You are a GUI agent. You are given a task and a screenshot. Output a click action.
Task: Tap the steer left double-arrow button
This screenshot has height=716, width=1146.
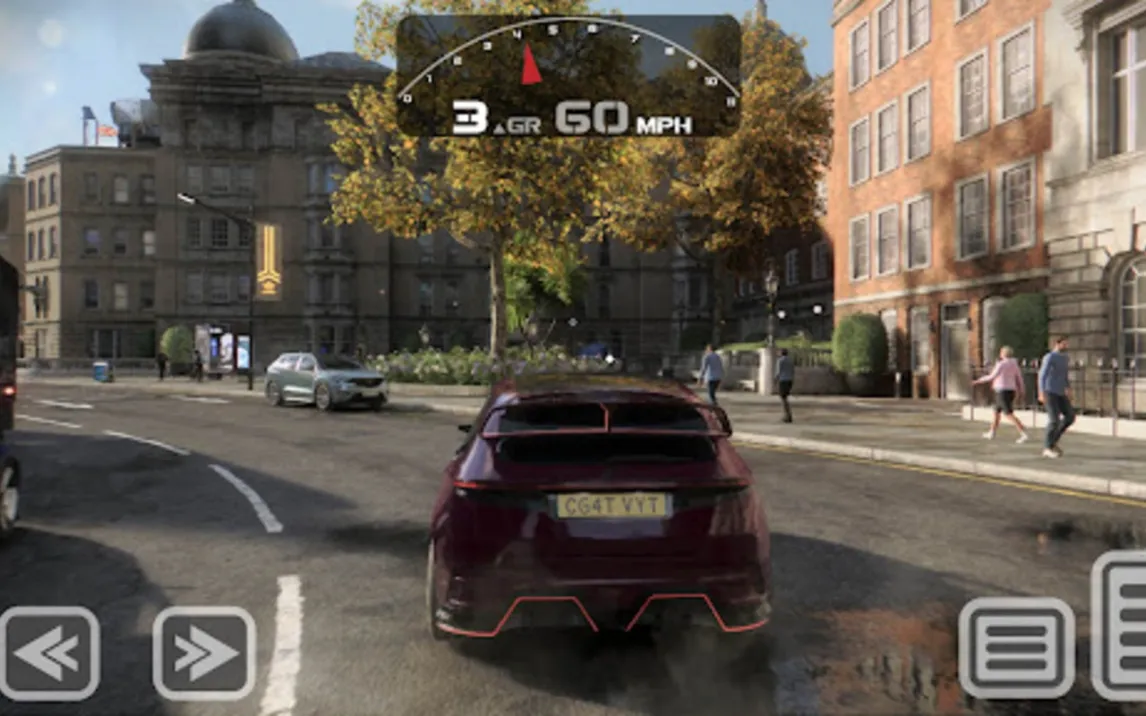coord(49,653)
